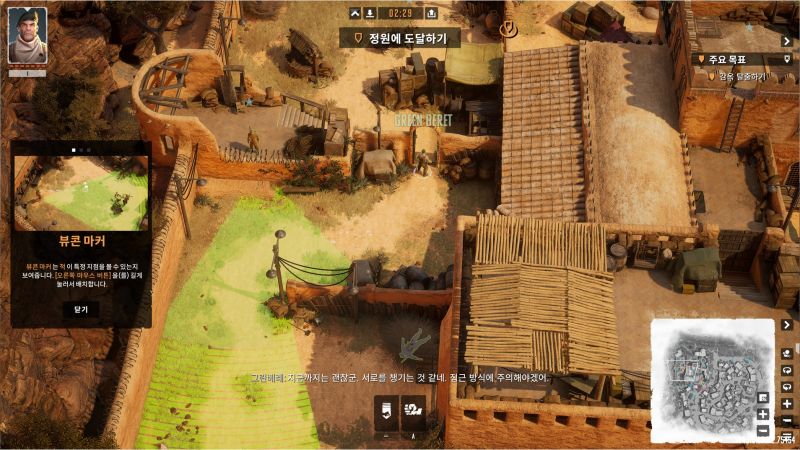
Task: Click the quick load upload-arrow button
Action: pos(430,13)
